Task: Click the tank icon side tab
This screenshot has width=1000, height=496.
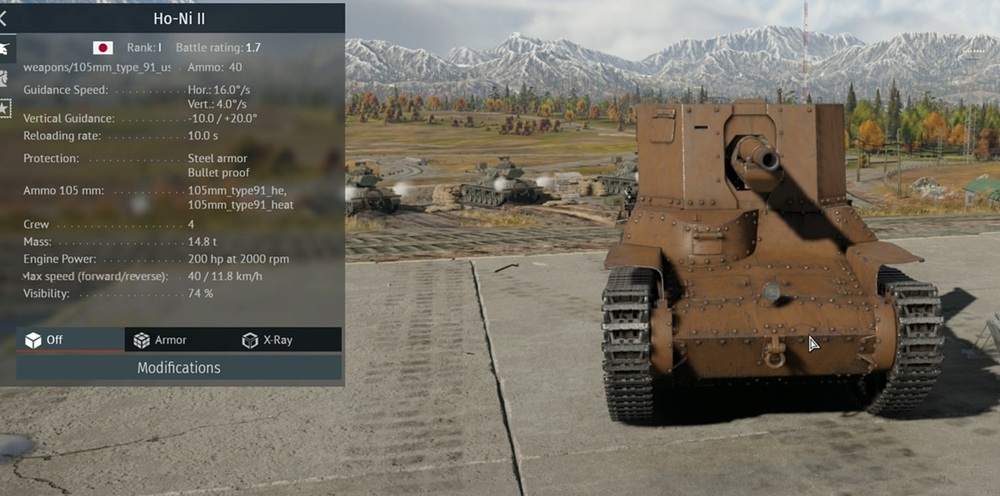Action: pos(5,47)
